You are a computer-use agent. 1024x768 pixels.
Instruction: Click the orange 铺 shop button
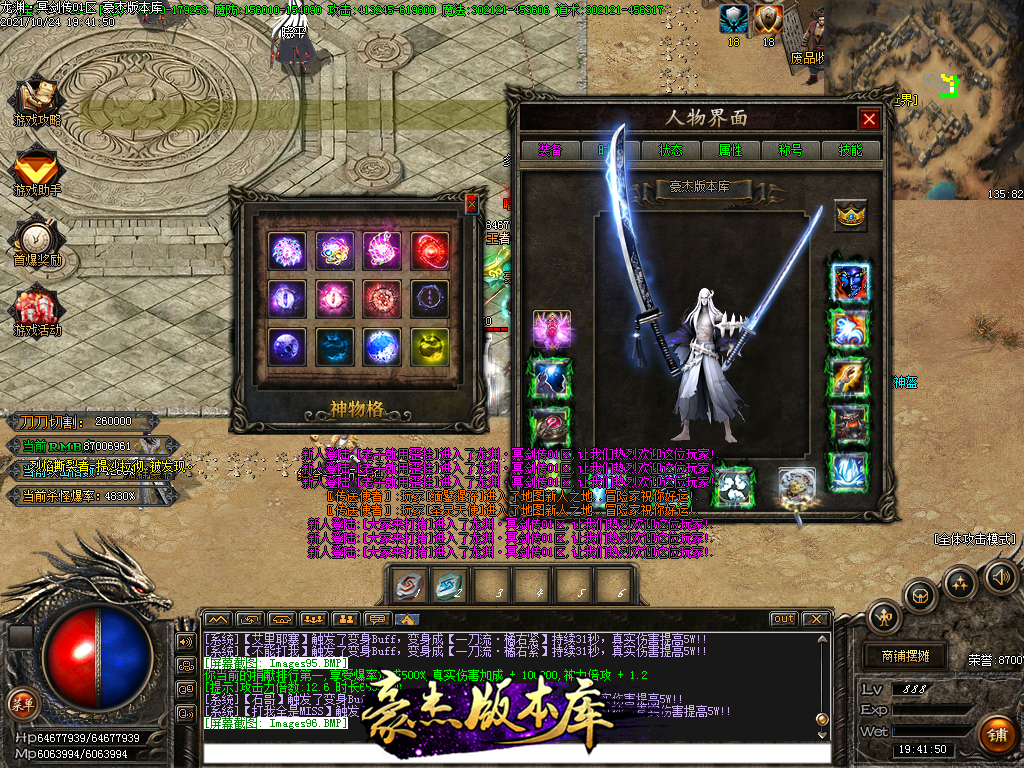pos(995,735)
